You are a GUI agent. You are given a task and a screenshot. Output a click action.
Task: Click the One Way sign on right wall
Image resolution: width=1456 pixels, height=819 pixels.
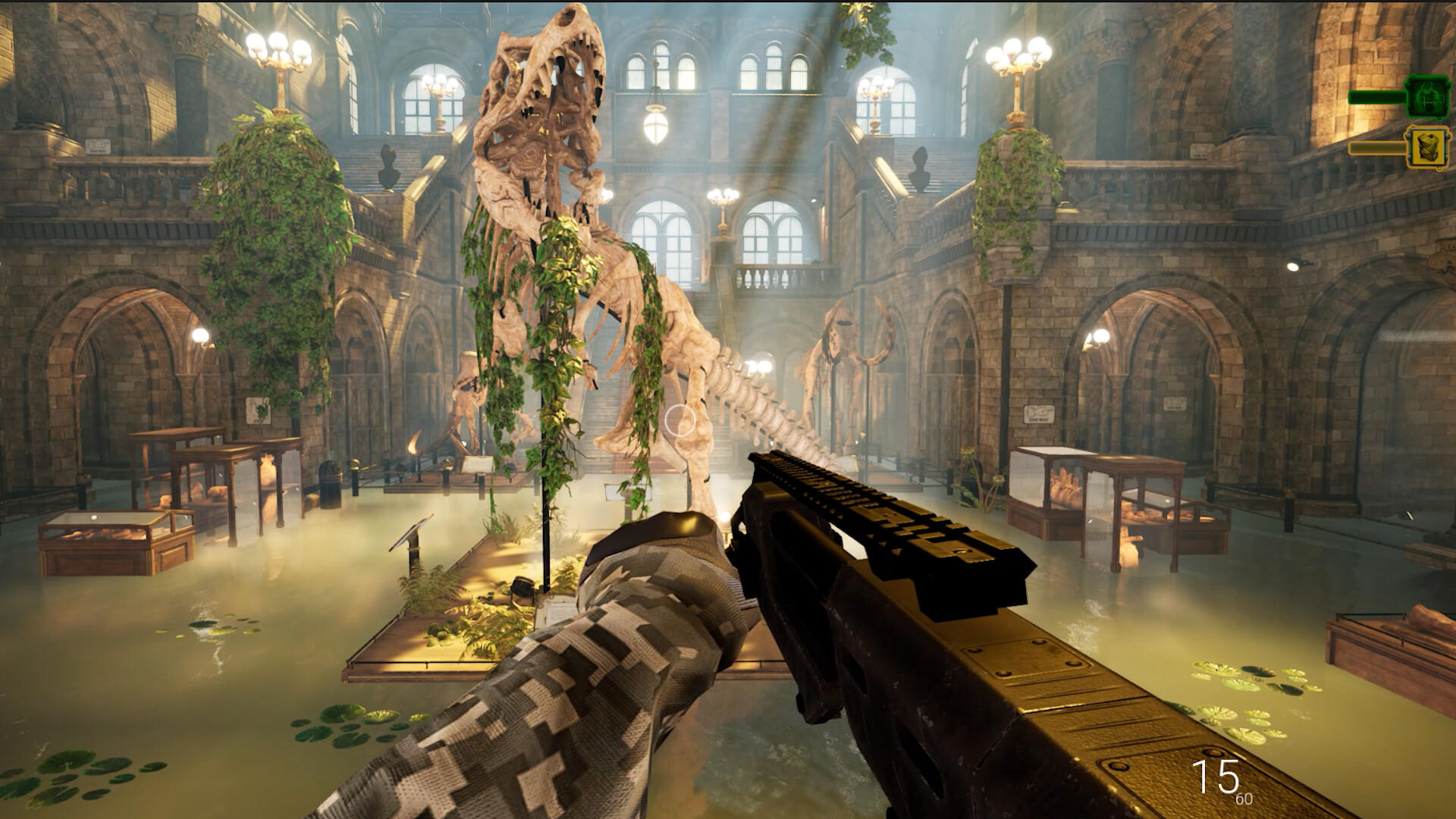click(x=1037, y=415)
